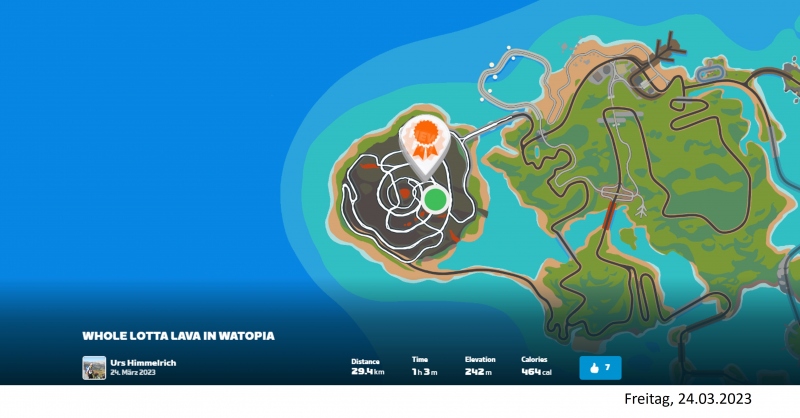The width and height of the screenshot is (800, 418).
Task: Open the Urs Himmelrich rider name
Action: pos(144,362)
